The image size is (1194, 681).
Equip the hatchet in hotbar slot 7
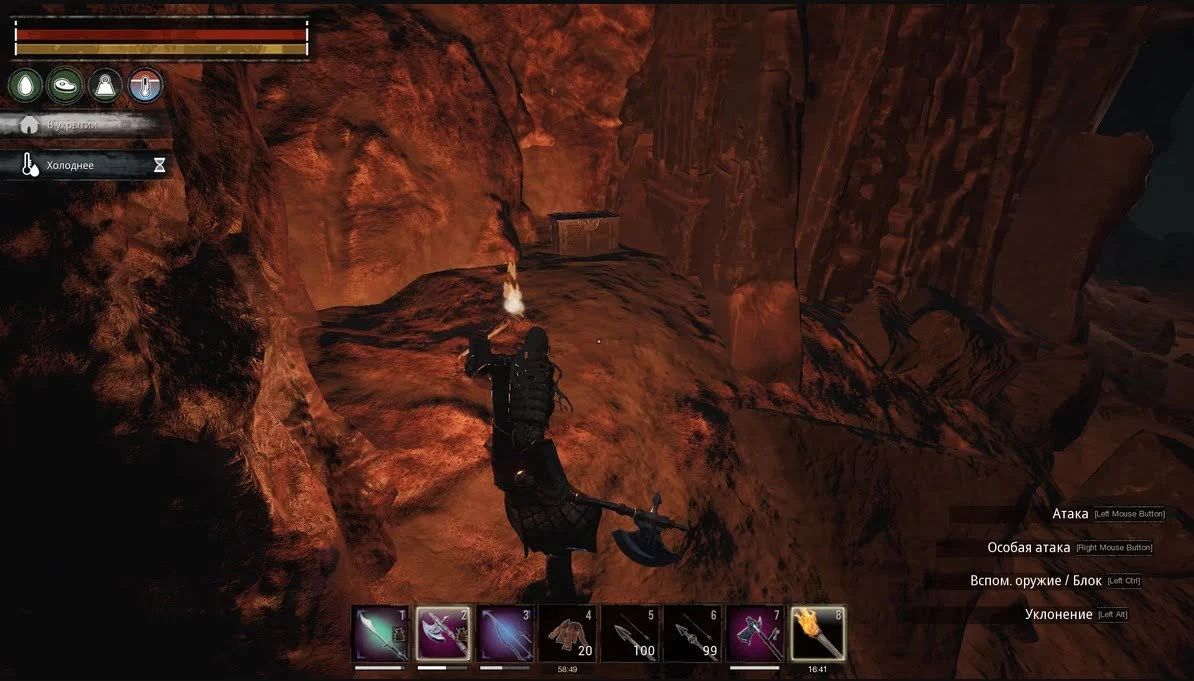[x=755, y=633]
